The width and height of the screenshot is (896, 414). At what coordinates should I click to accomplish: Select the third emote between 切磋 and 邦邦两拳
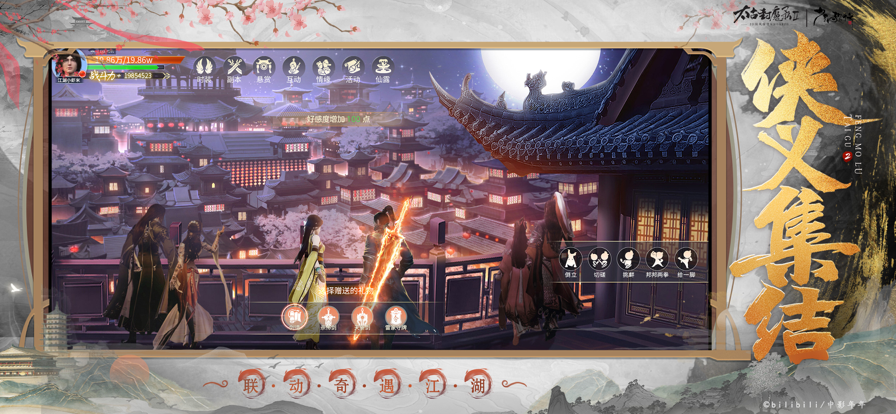(628, 260)
